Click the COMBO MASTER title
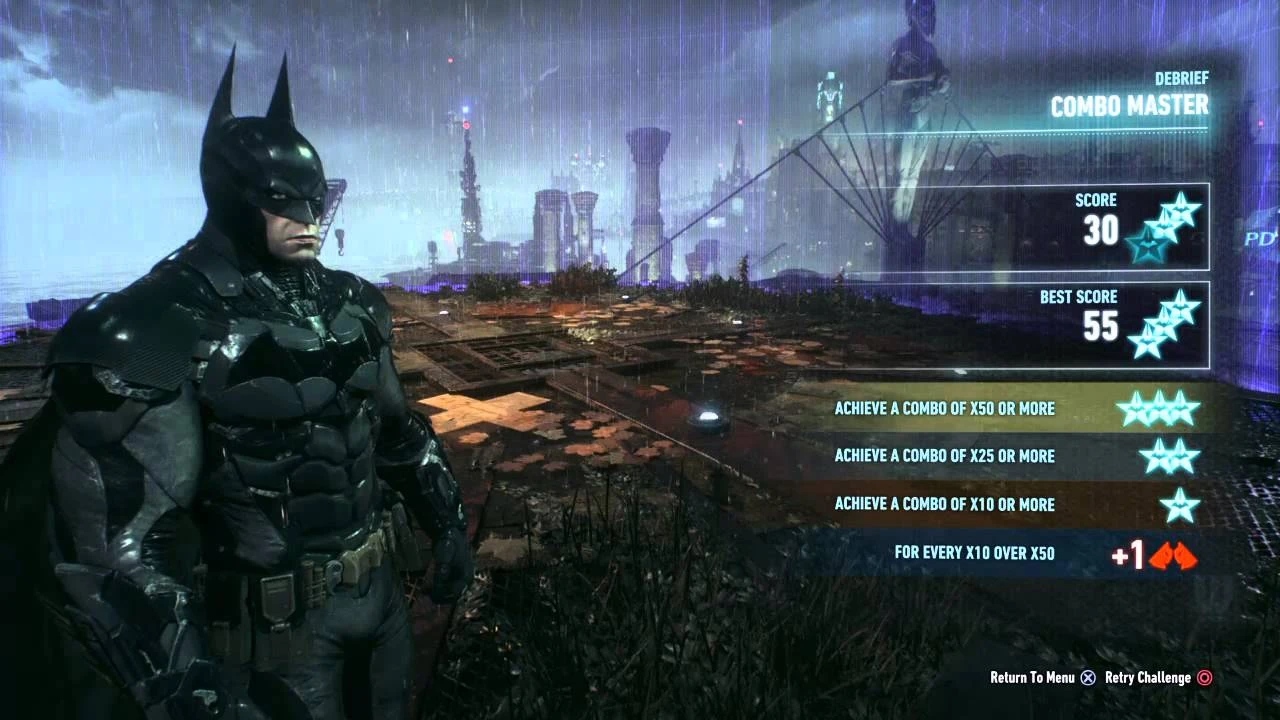Screen dimensions: 1280x720 pyautogui.click(x=1130, y=105)
